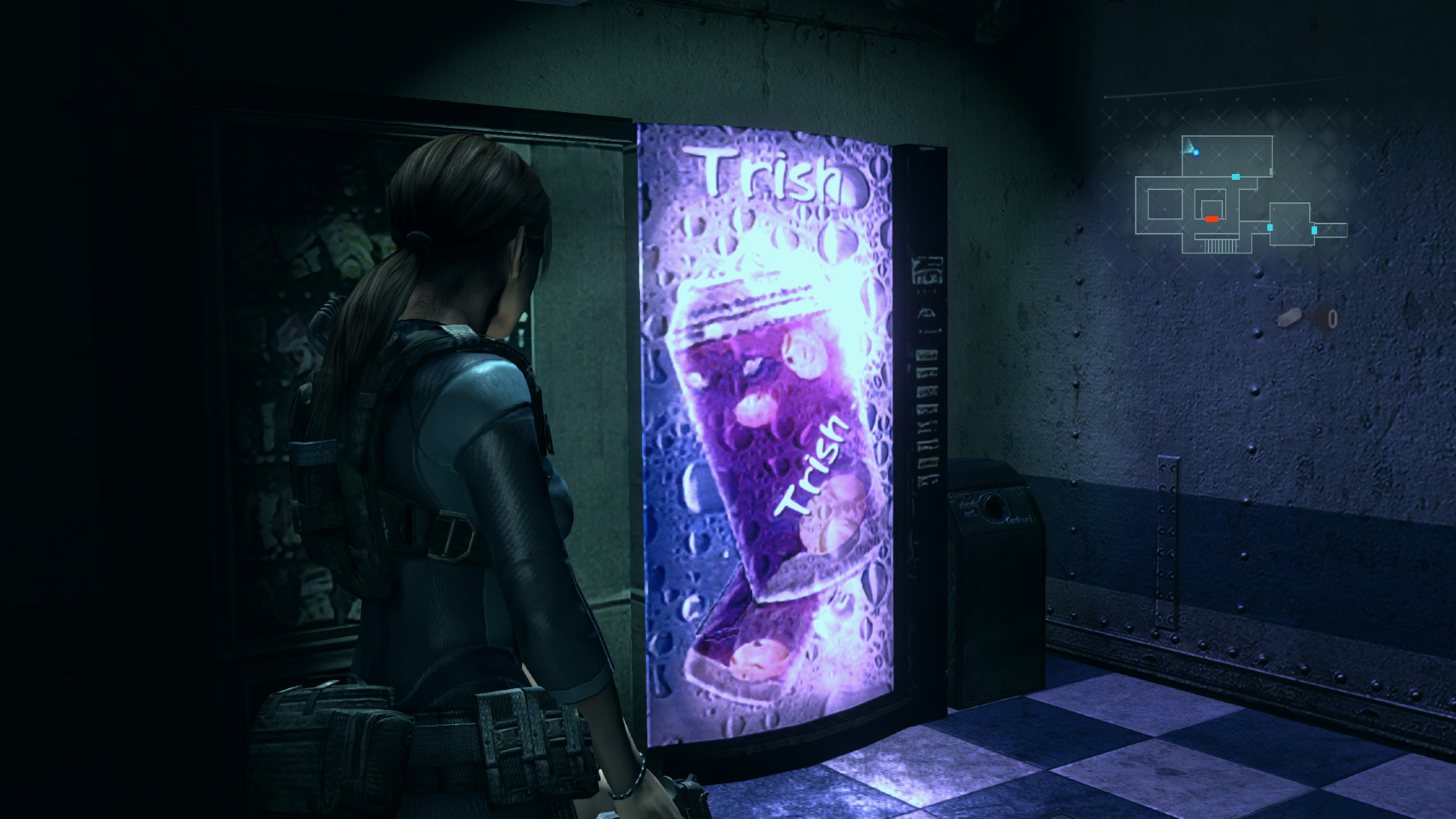The height and width of the screenshot is (819, 1456).
Task: Click the red door marker on the minimap
Action: [x=1211, y=218]
